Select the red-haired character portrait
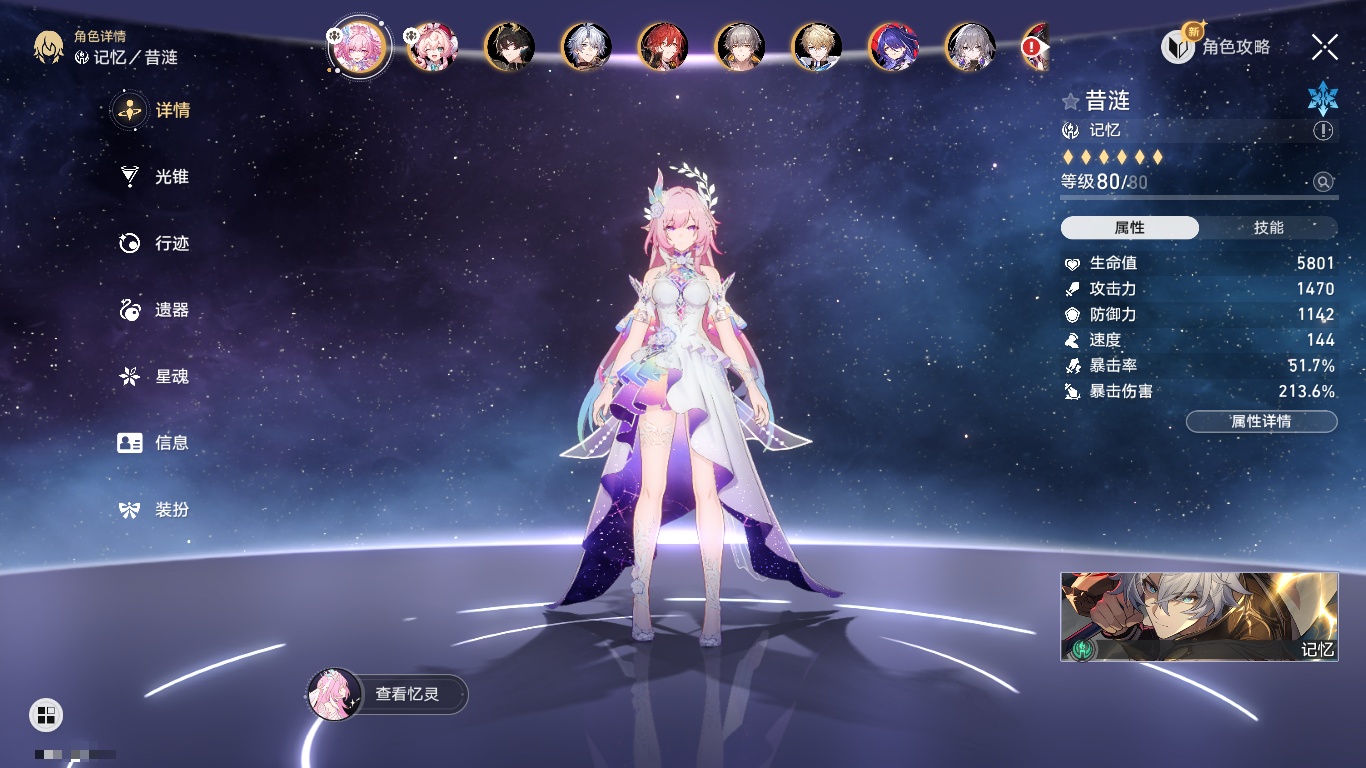 click(663, 47)
